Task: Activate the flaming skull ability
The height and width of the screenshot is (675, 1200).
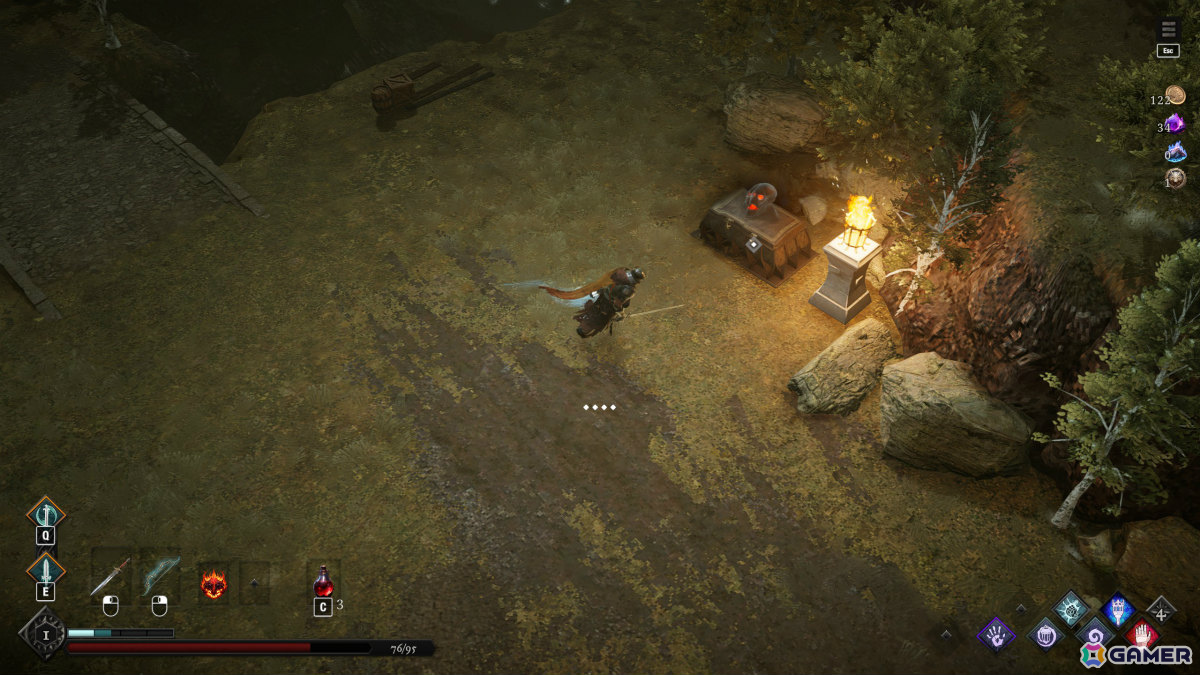Action: click(x=213, y=583)
